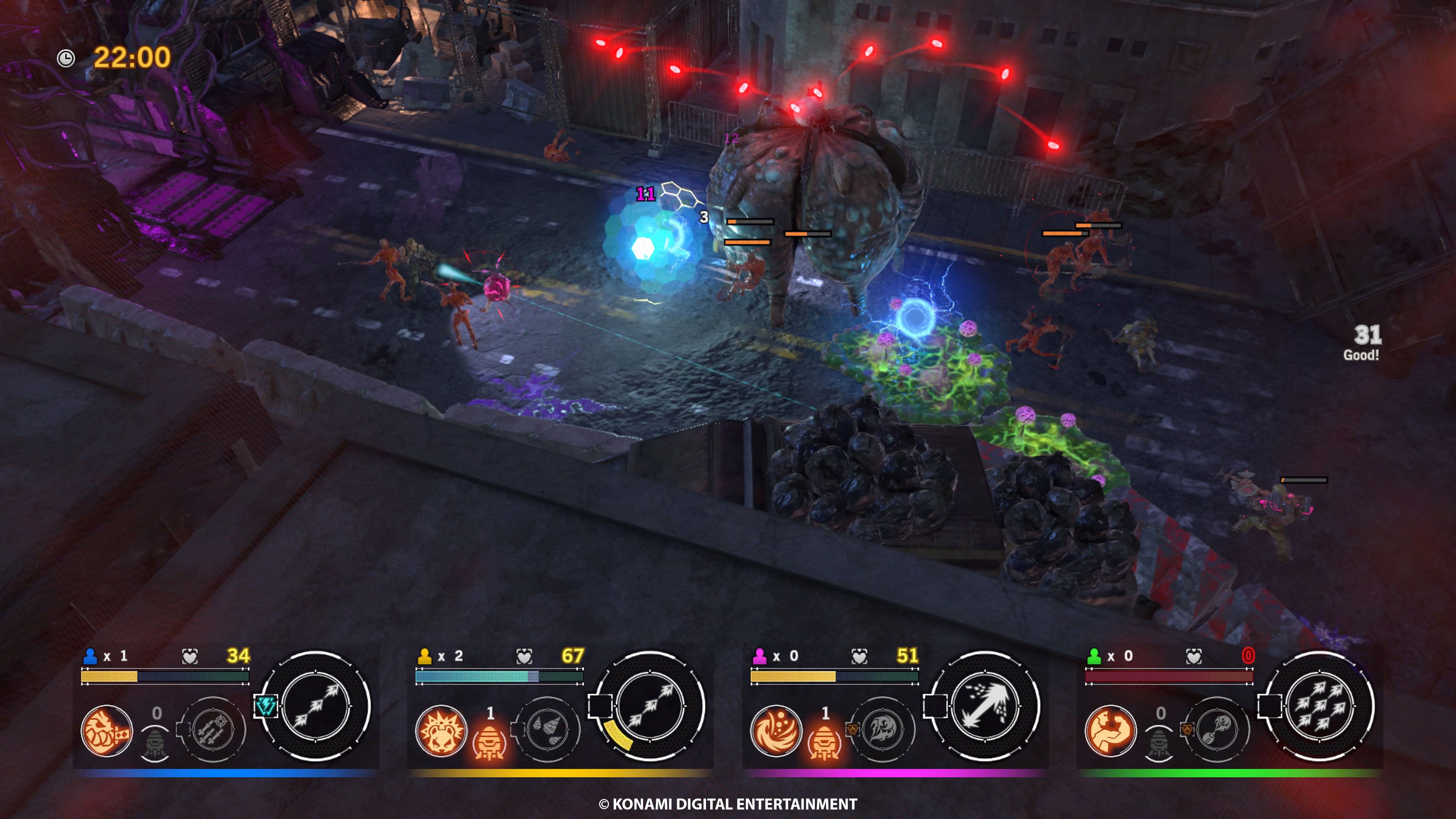This screenshot has width=1456, height=819.
Task: Select yellow player's drill sub-weapon
Action: pos(547,730)
